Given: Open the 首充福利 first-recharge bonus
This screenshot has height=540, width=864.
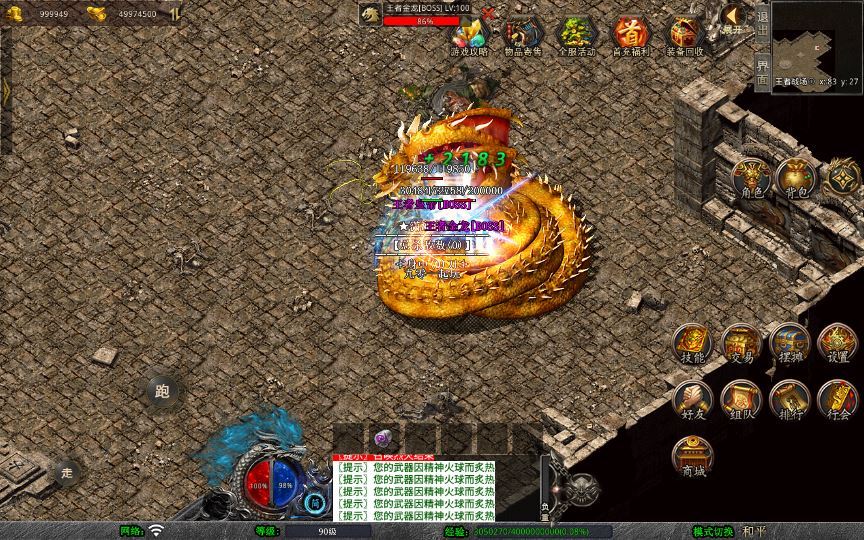Looking at the screenshot, I should (630, 36).
